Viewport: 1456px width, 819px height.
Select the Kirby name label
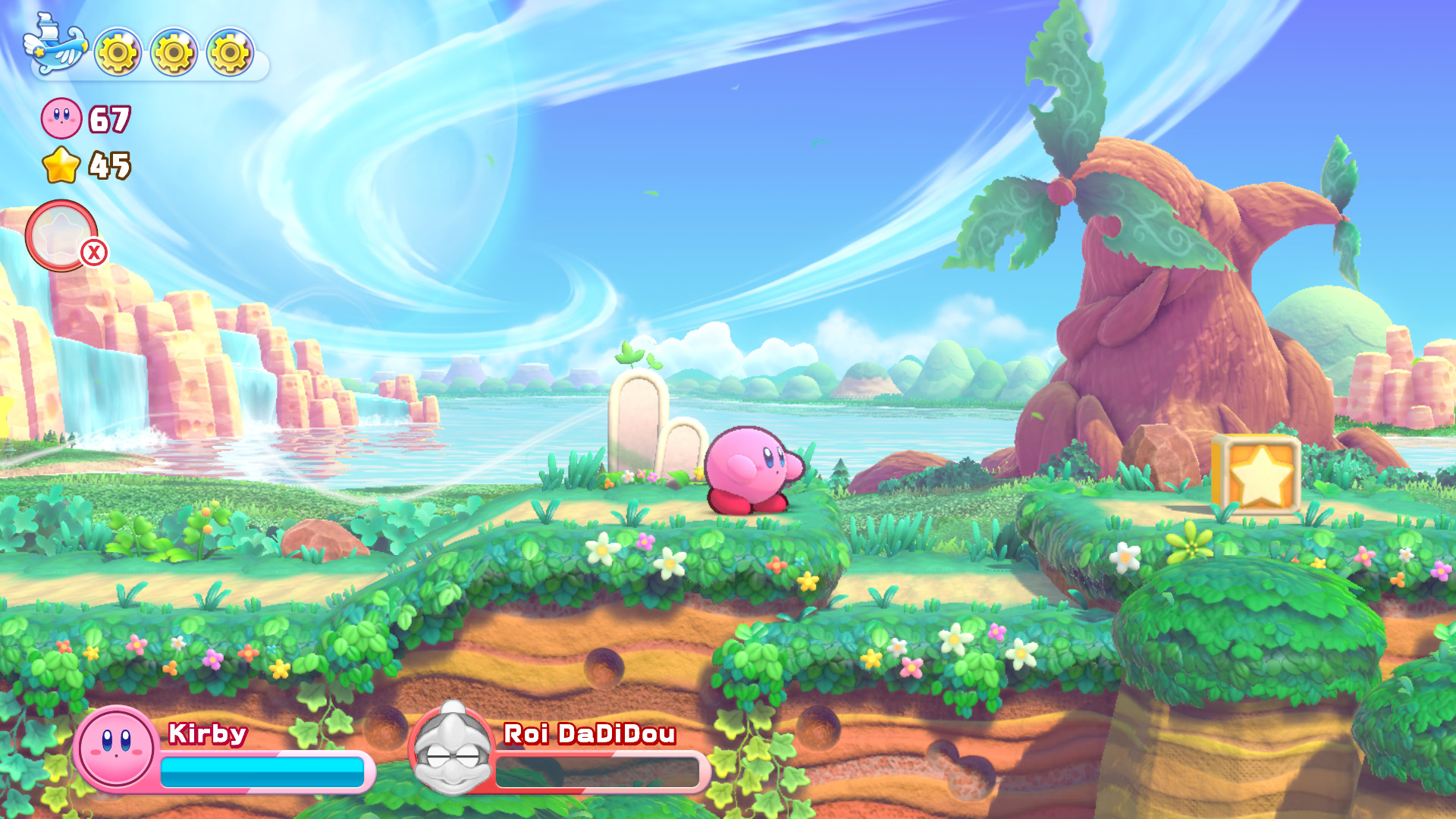click(x=206, y=734)
